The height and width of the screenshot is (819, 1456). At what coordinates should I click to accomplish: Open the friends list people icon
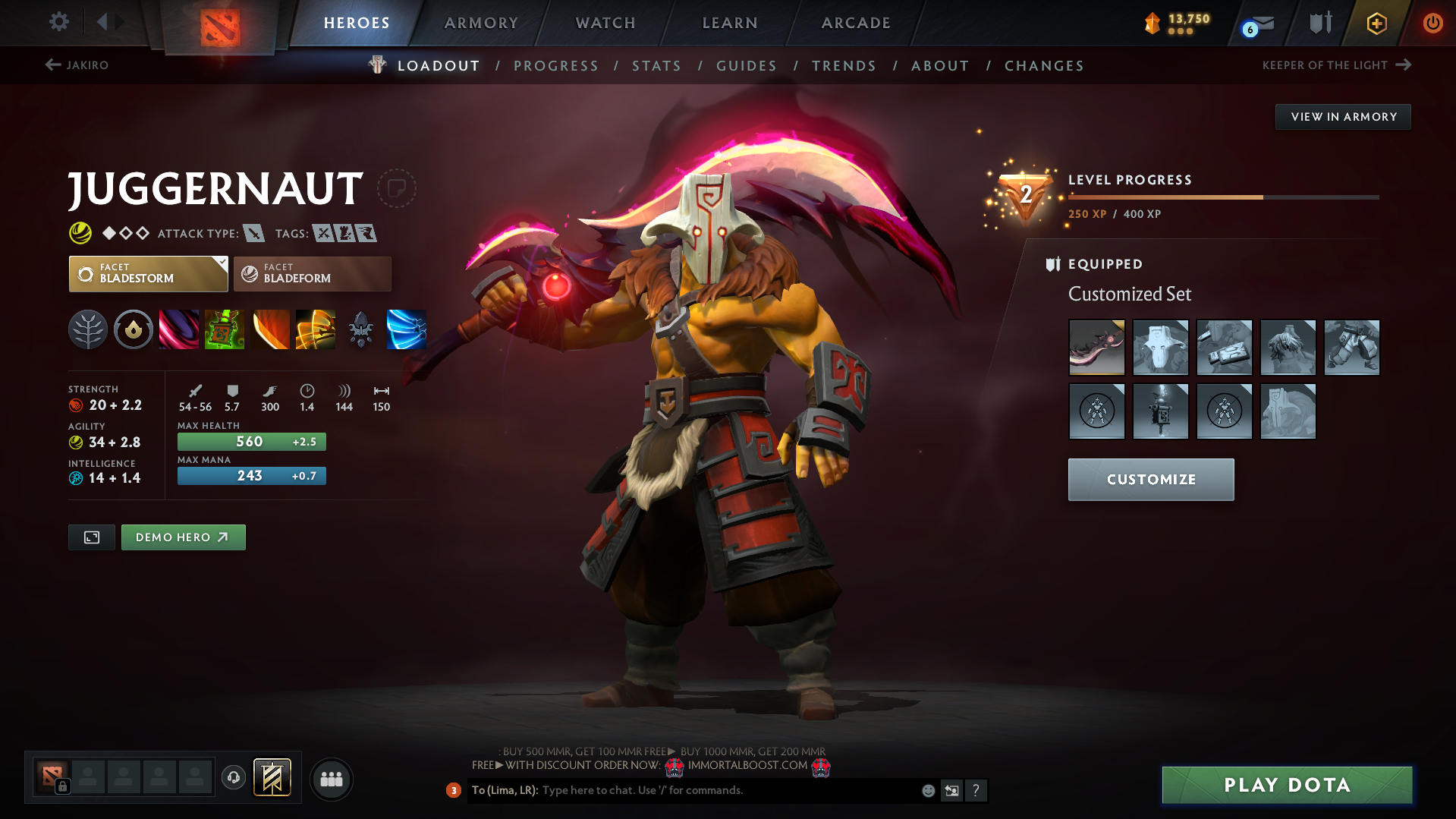click(x=331, y=779)
